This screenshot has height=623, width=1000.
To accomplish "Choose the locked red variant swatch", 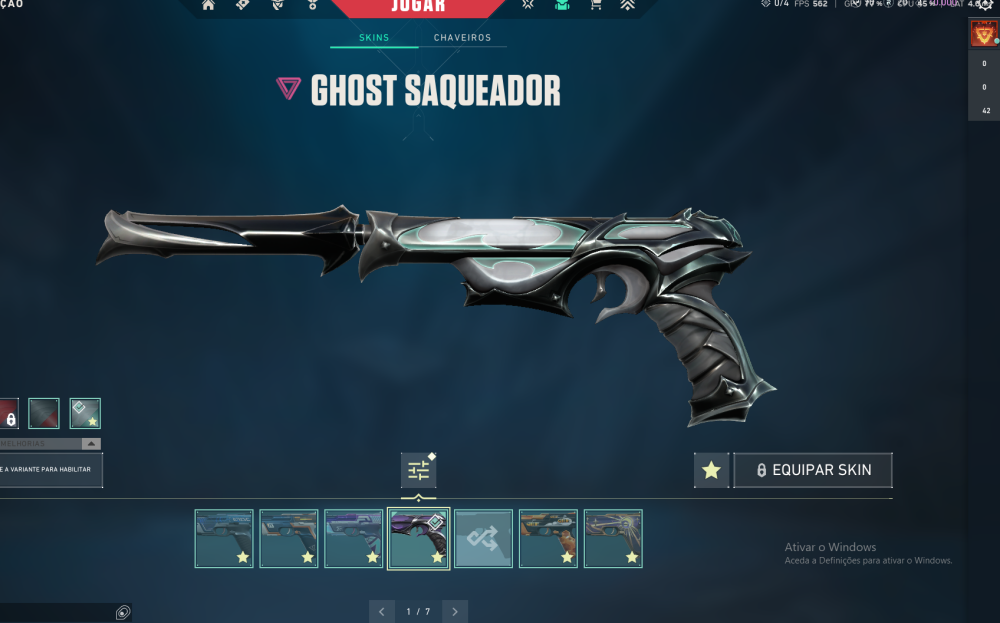I will coord(8,413).
